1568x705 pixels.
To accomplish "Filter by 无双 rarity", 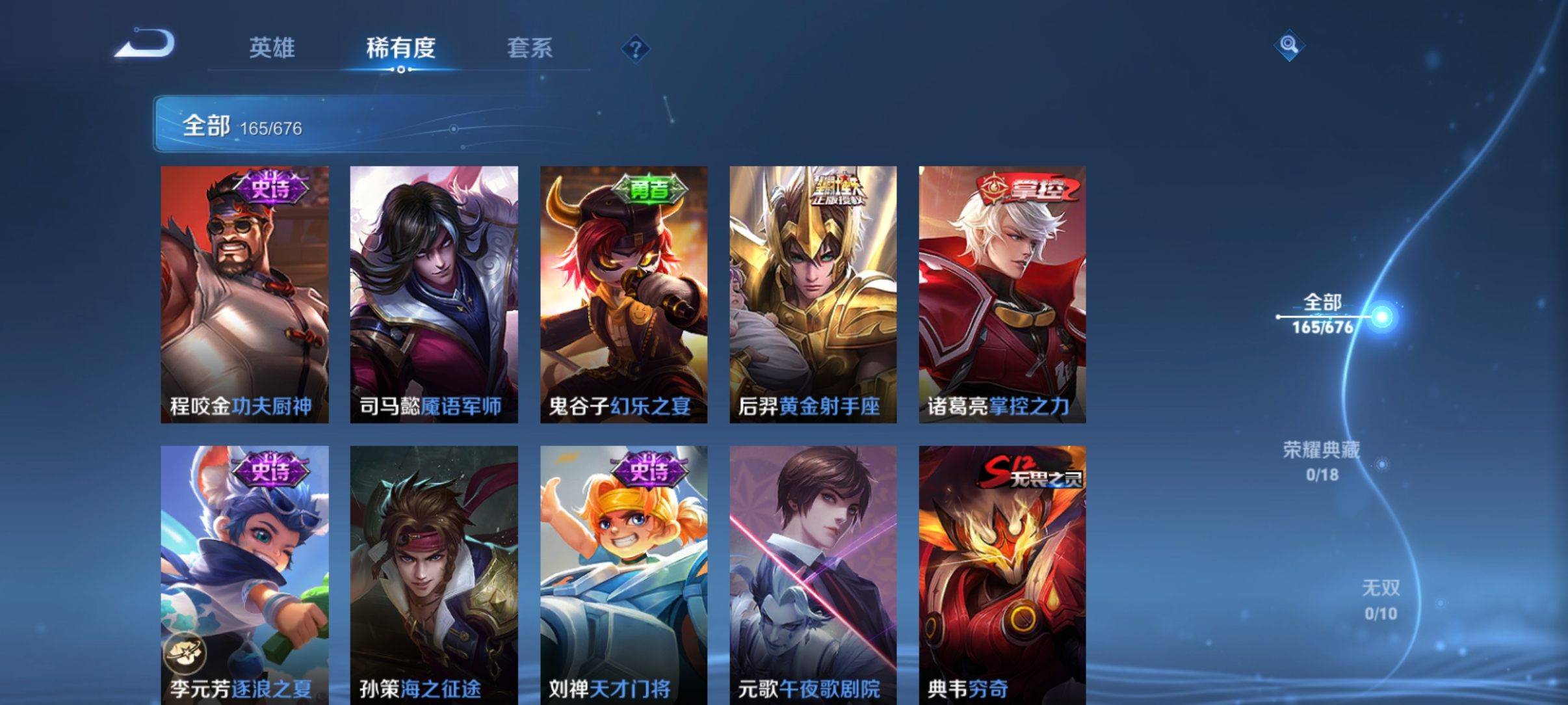I will tap(1380, 599).
